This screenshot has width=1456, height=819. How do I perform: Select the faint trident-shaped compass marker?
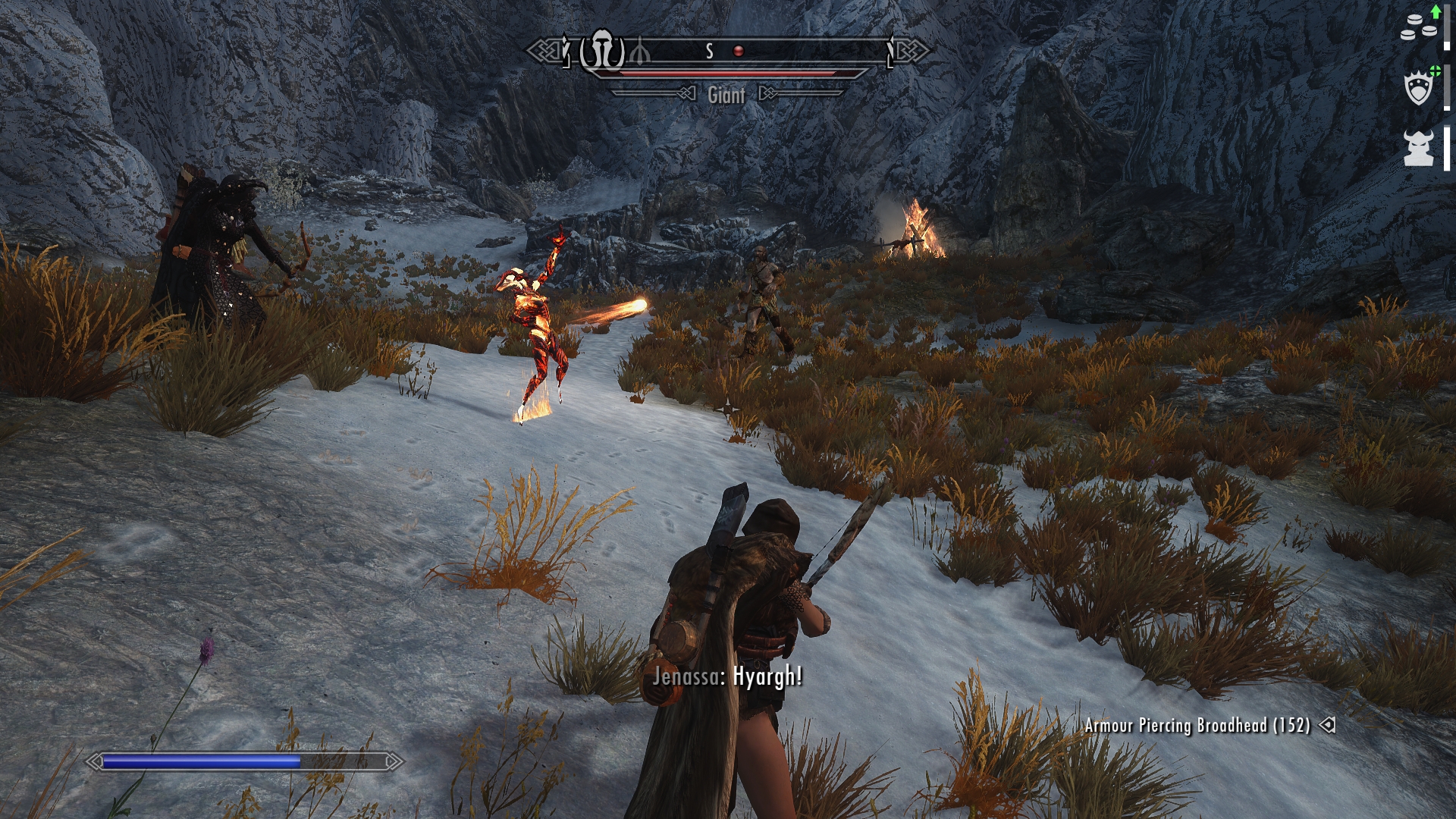[x=639, y=51]
